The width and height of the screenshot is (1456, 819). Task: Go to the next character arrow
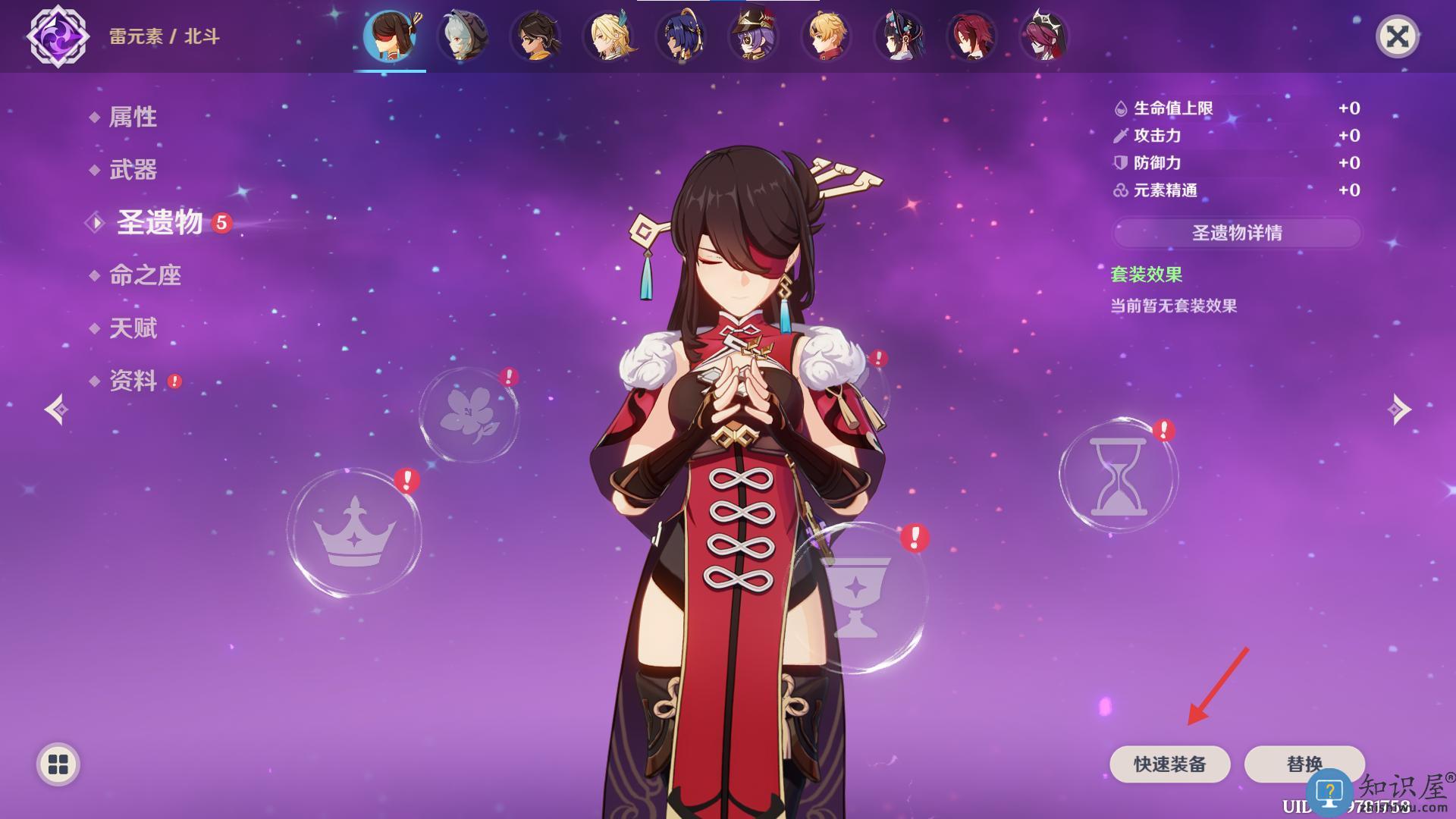1399,409
